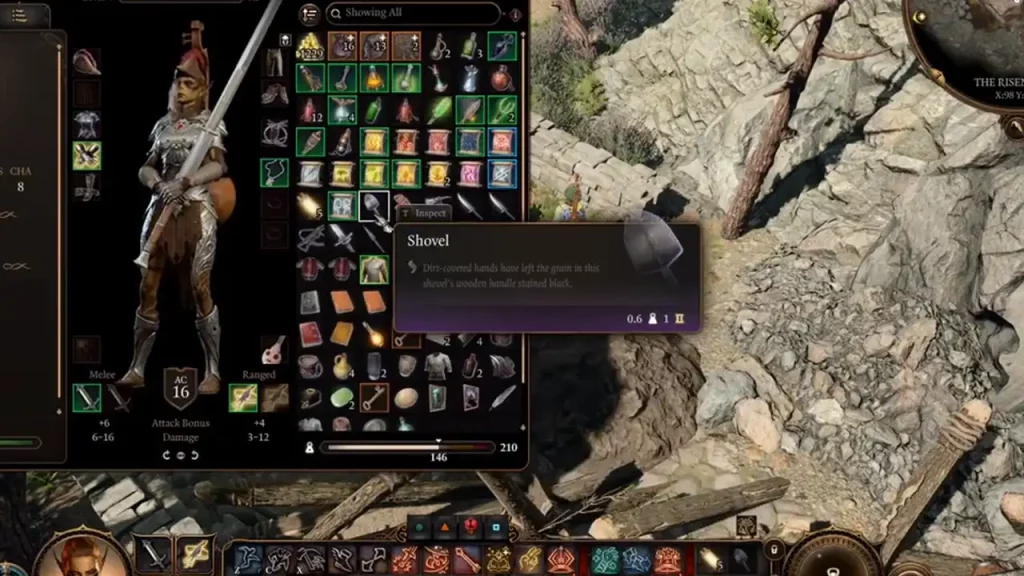1024x576 pixels.
Task: Select the orange book item in inventory
Action: click(x=342, y=302)
